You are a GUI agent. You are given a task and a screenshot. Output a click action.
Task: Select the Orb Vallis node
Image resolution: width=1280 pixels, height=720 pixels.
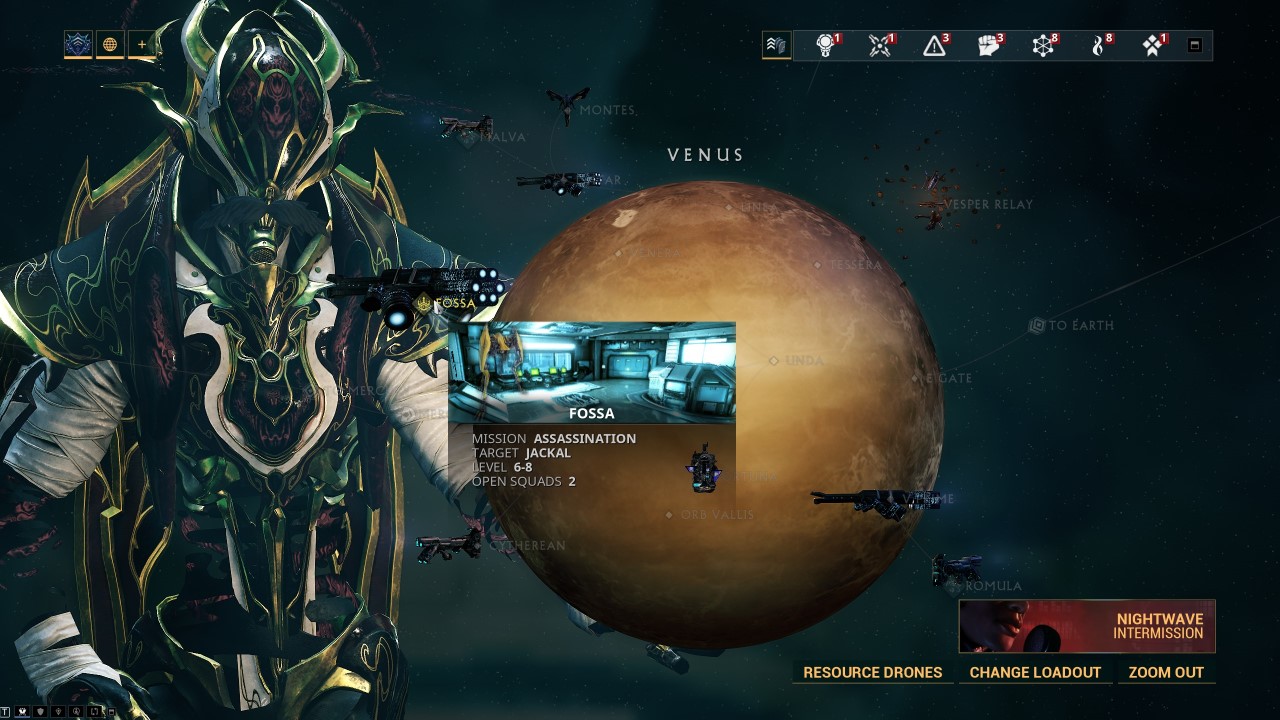(x=670, y=515)
